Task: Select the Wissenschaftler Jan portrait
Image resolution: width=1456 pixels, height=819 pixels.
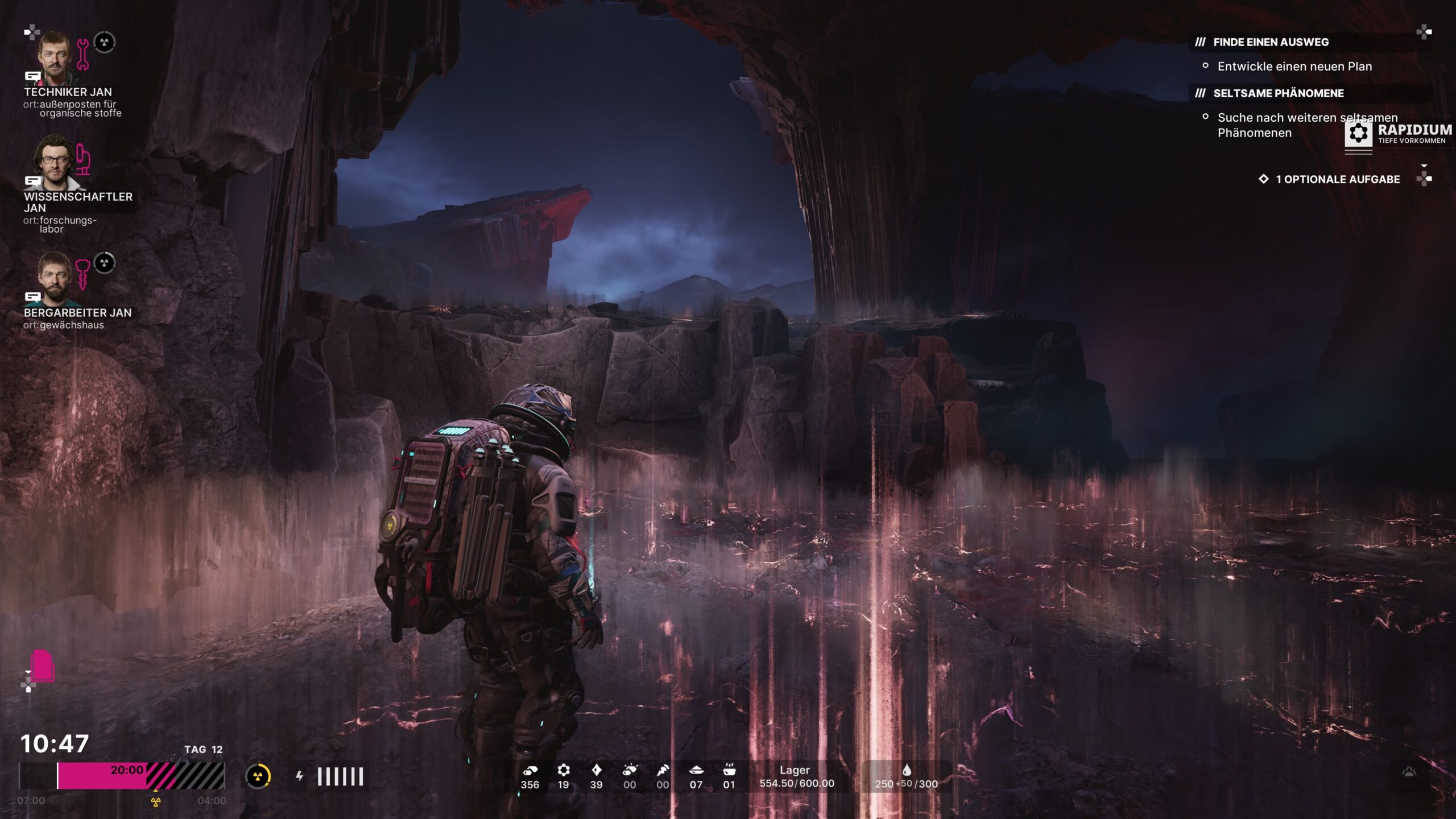Action: tap(54, 162)
